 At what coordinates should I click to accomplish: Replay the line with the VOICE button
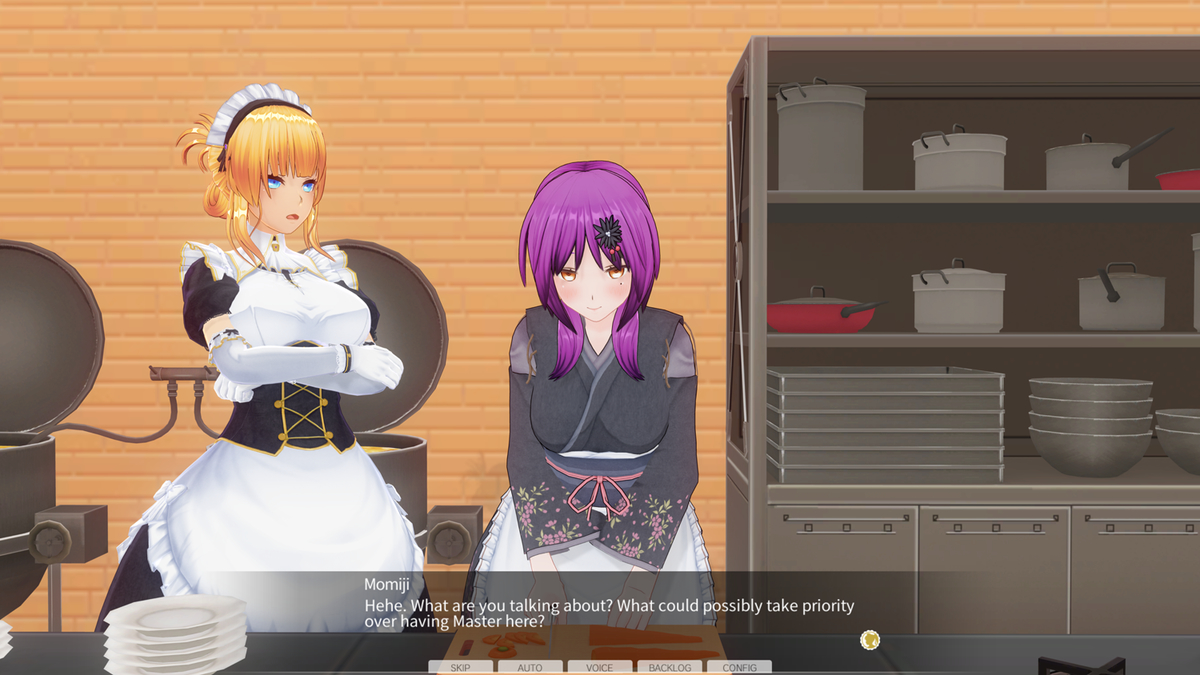click(x=600, y=667)
